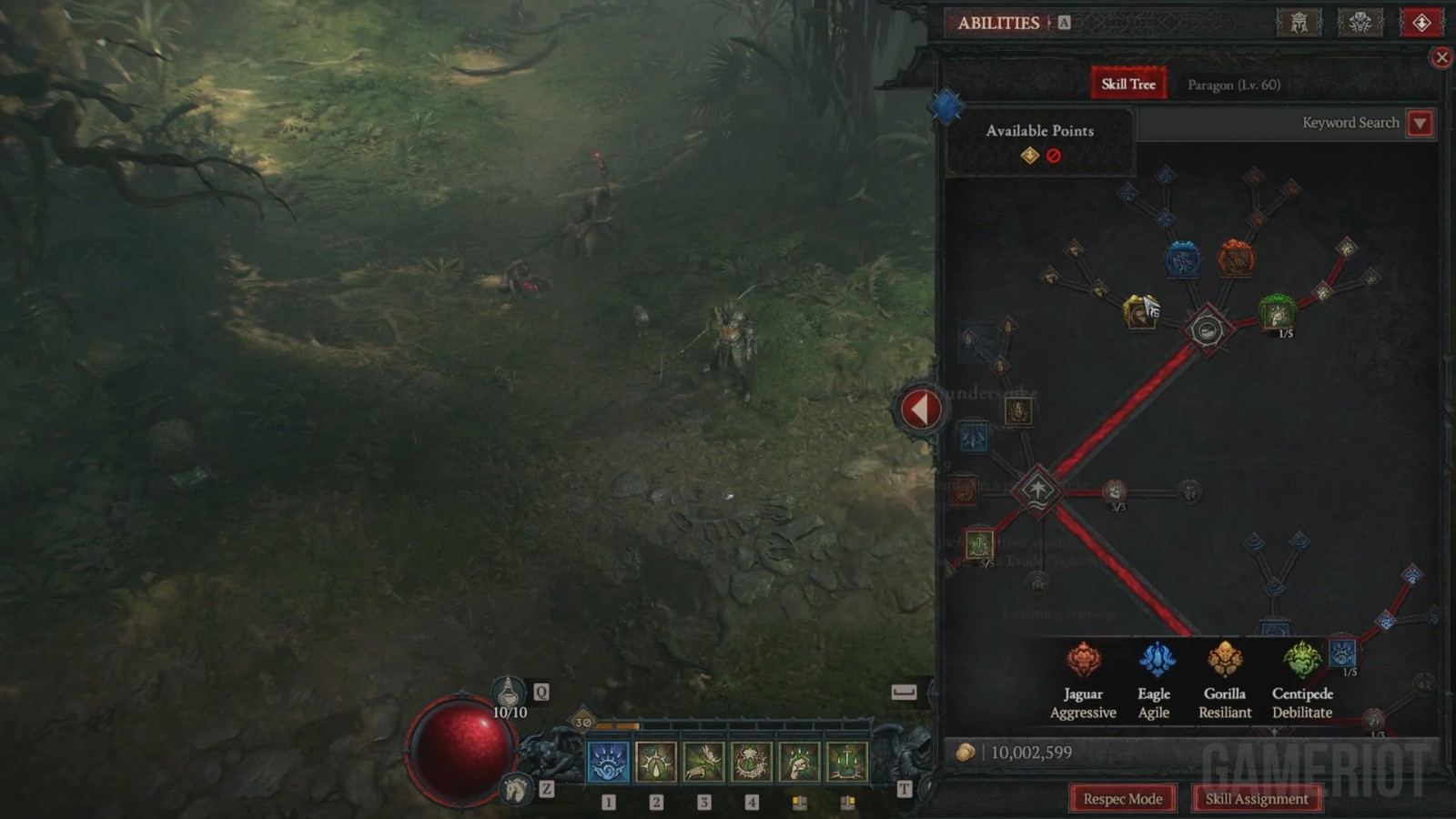Select the orange jaguar skill node
Screen dimensions: 1456x819
1236,258
